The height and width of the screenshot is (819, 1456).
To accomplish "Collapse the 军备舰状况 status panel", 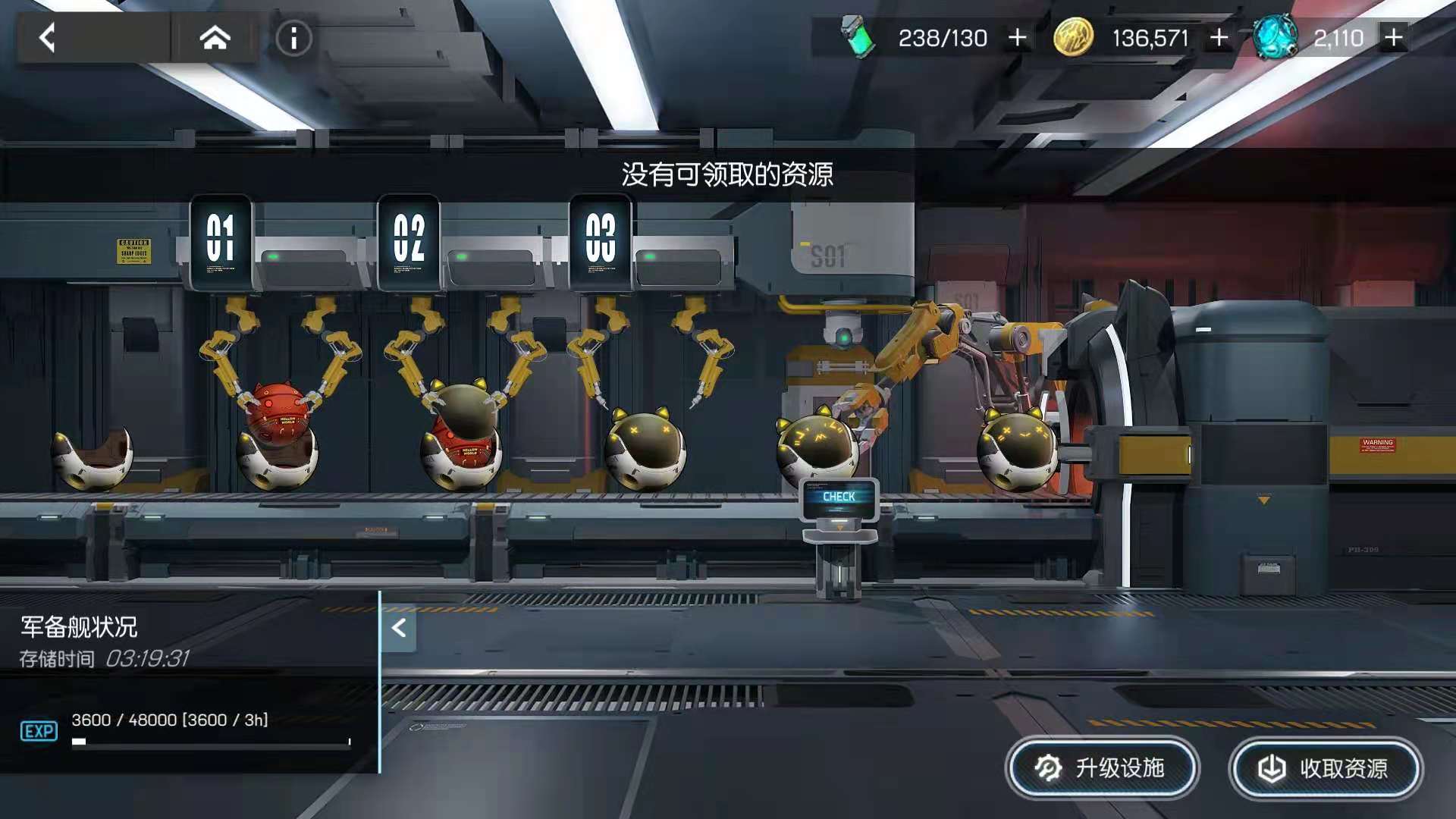I will click(398, 628).
